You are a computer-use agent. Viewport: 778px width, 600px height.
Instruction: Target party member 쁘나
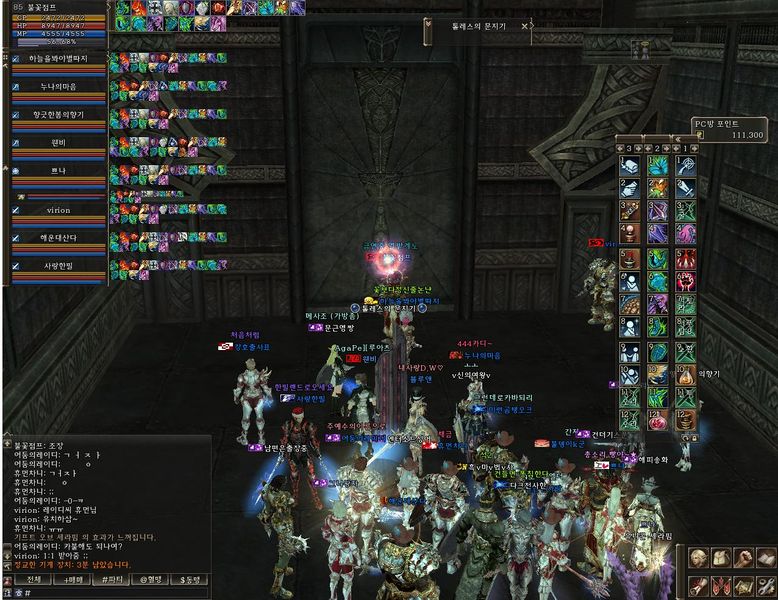(x=58, y=171)
